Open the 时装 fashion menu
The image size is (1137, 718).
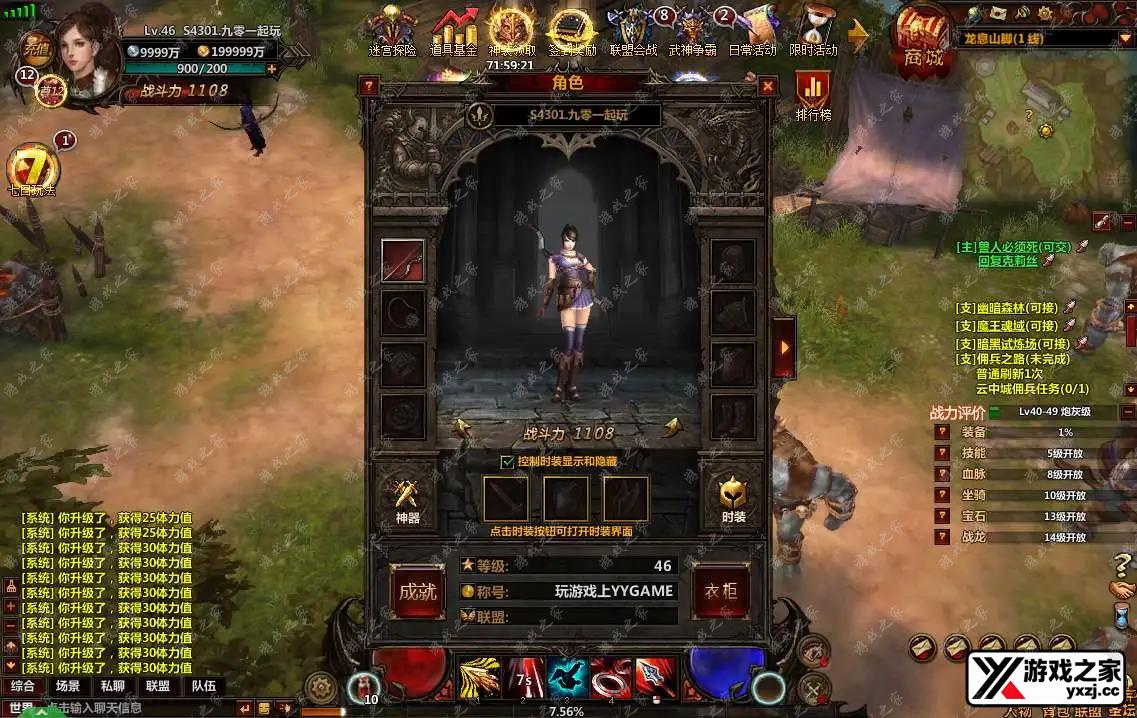tap(733, 498)
